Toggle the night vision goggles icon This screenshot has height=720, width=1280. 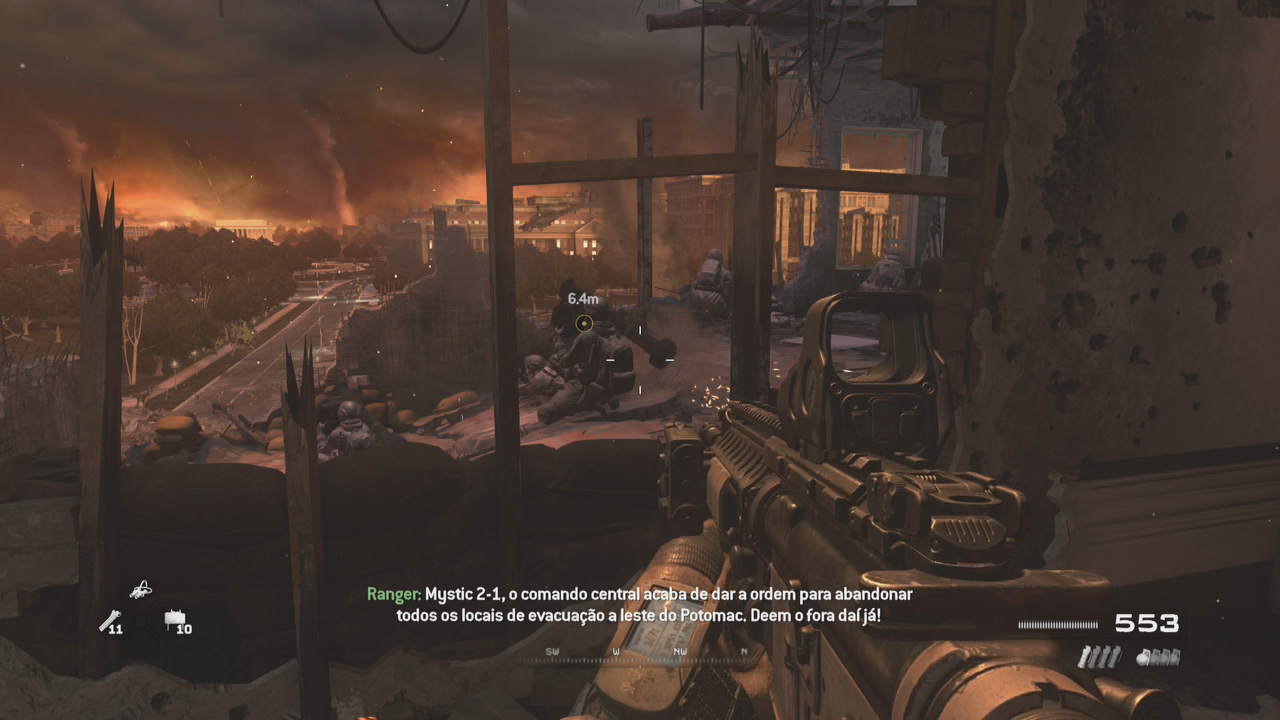(141, 590)
